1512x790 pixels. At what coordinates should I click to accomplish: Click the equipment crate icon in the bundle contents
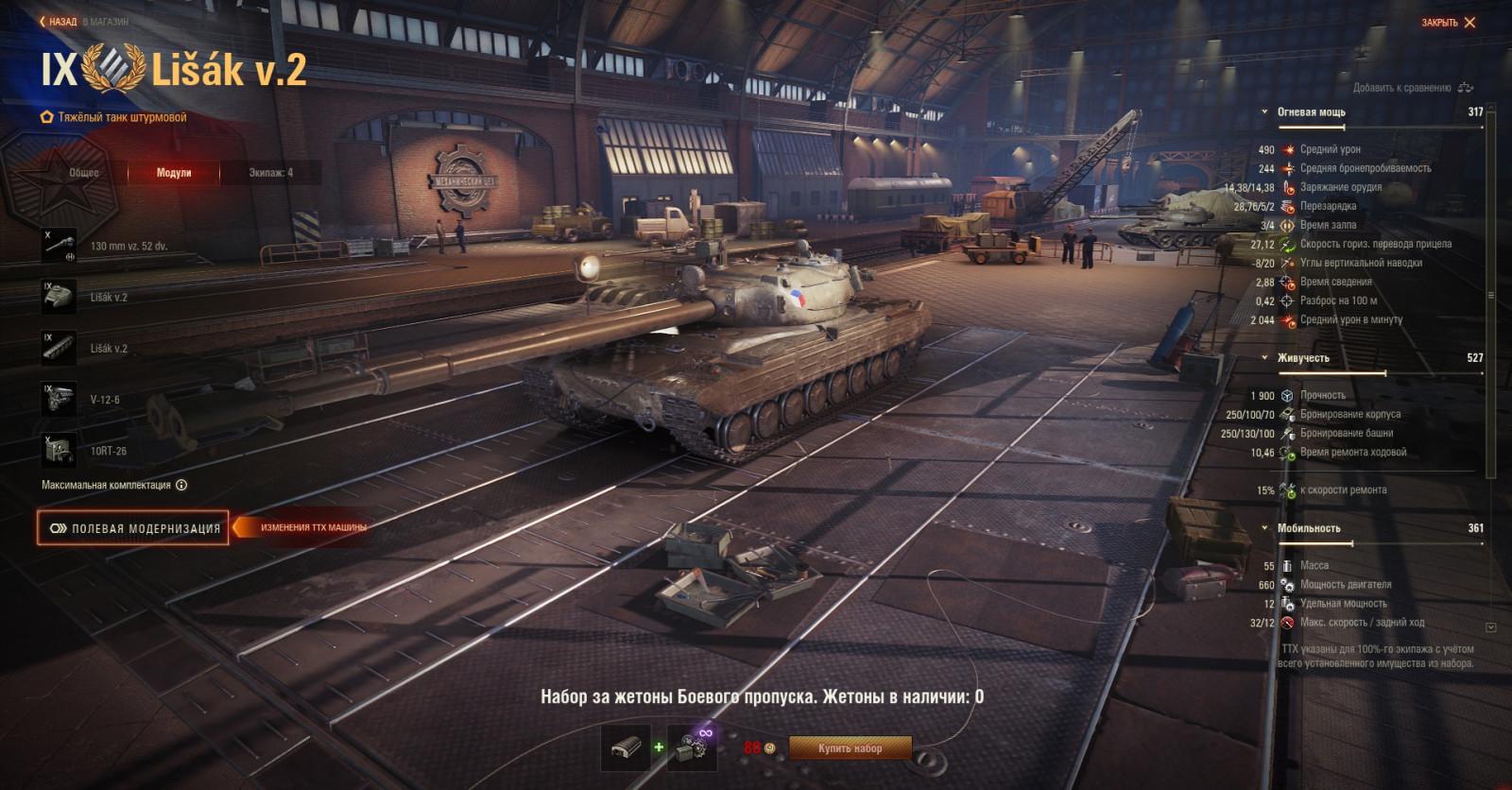click(624, 747)
